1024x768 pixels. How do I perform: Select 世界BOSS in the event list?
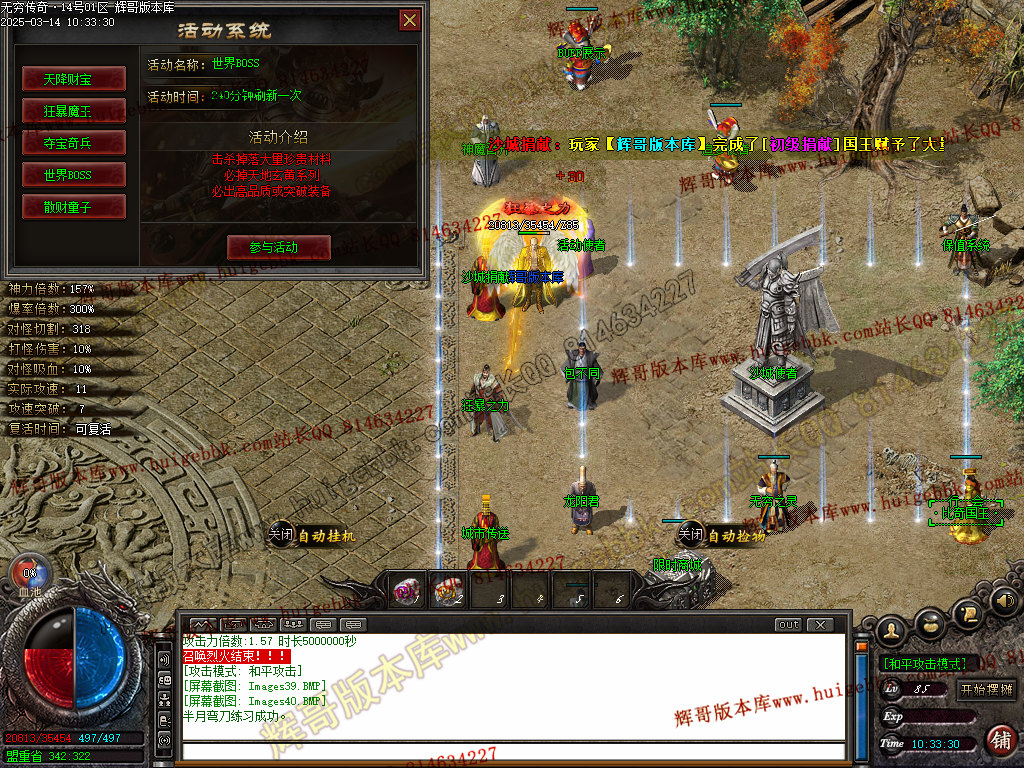(74, 174)
